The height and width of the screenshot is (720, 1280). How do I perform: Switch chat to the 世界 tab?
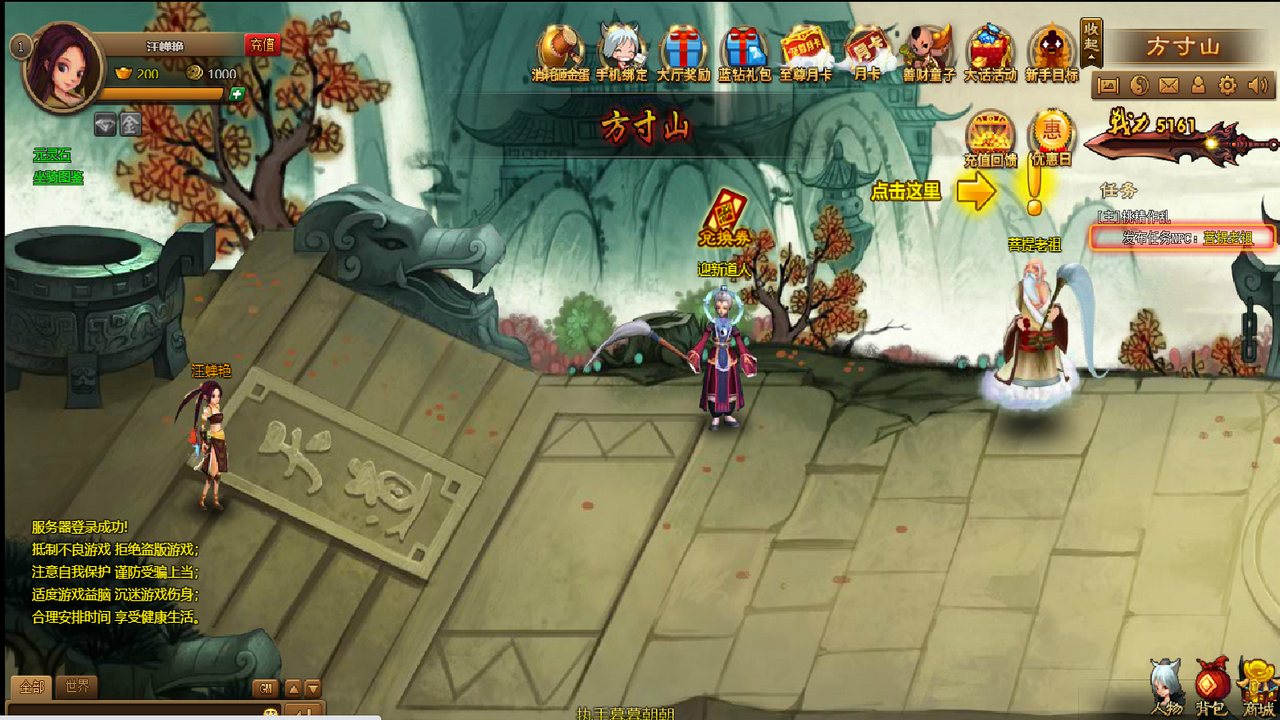pos(77,687)
